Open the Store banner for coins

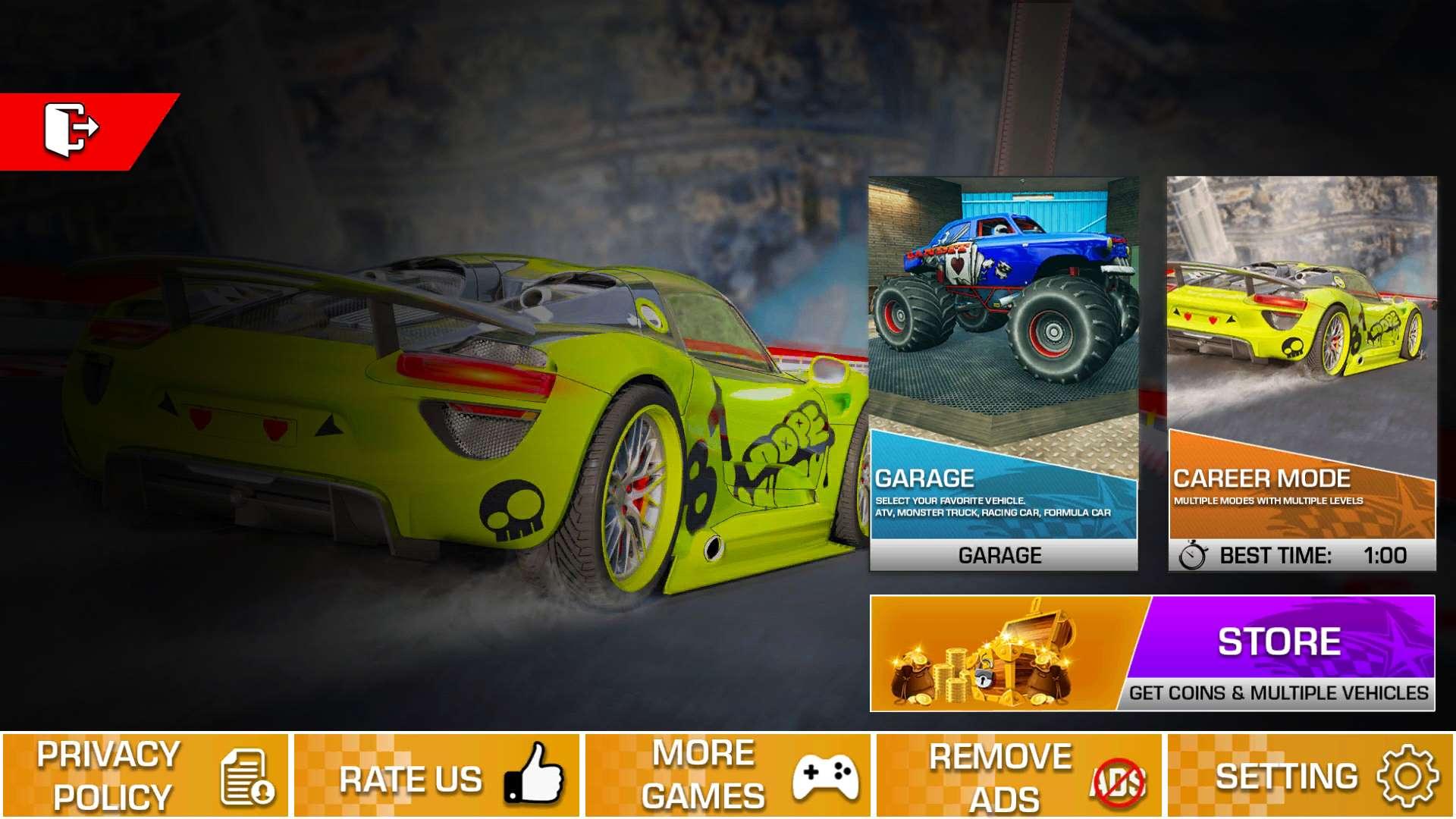coord(1152,654)
